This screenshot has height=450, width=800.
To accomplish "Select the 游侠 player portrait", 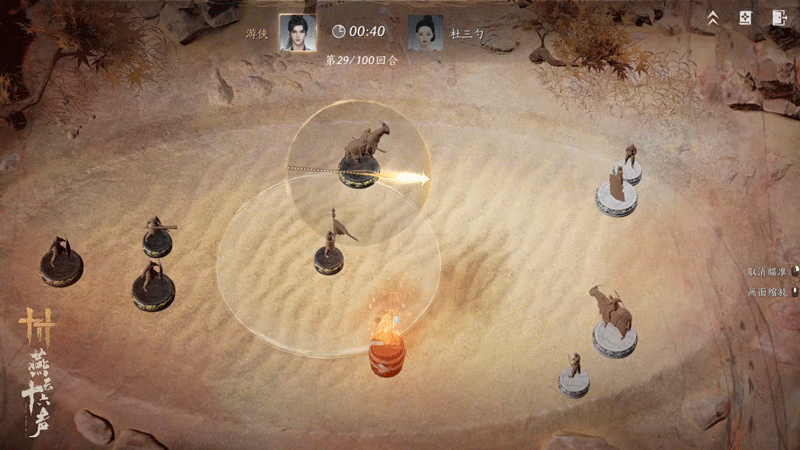I will click(297, 31).
